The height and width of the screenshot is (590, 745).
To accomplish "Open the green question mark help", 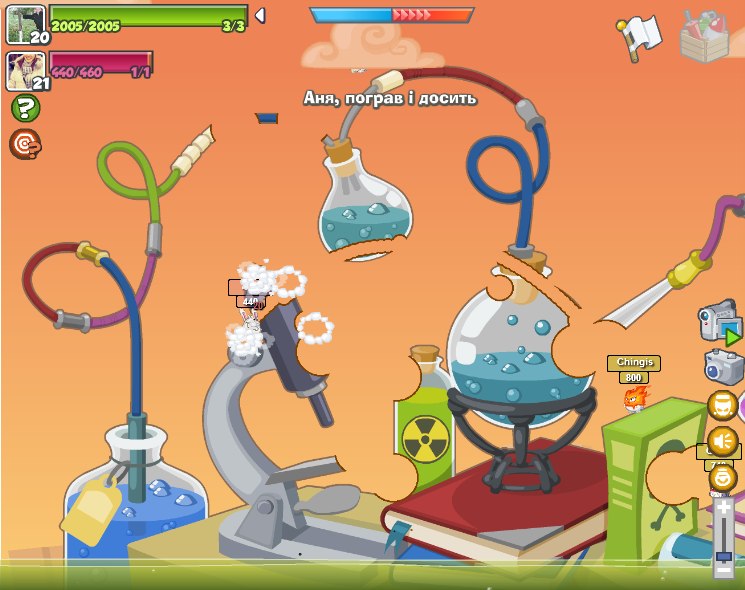I will (x=25, y=108).
